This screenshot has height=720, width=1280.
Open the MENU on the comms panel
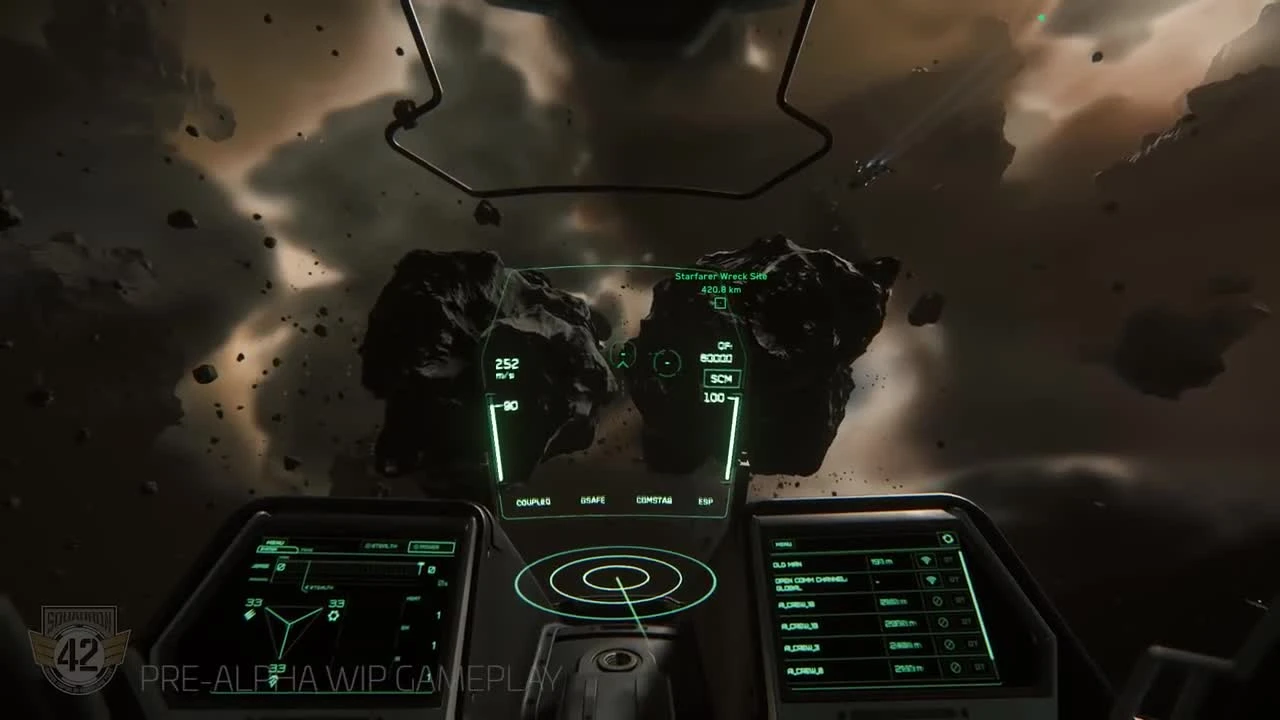784,543
